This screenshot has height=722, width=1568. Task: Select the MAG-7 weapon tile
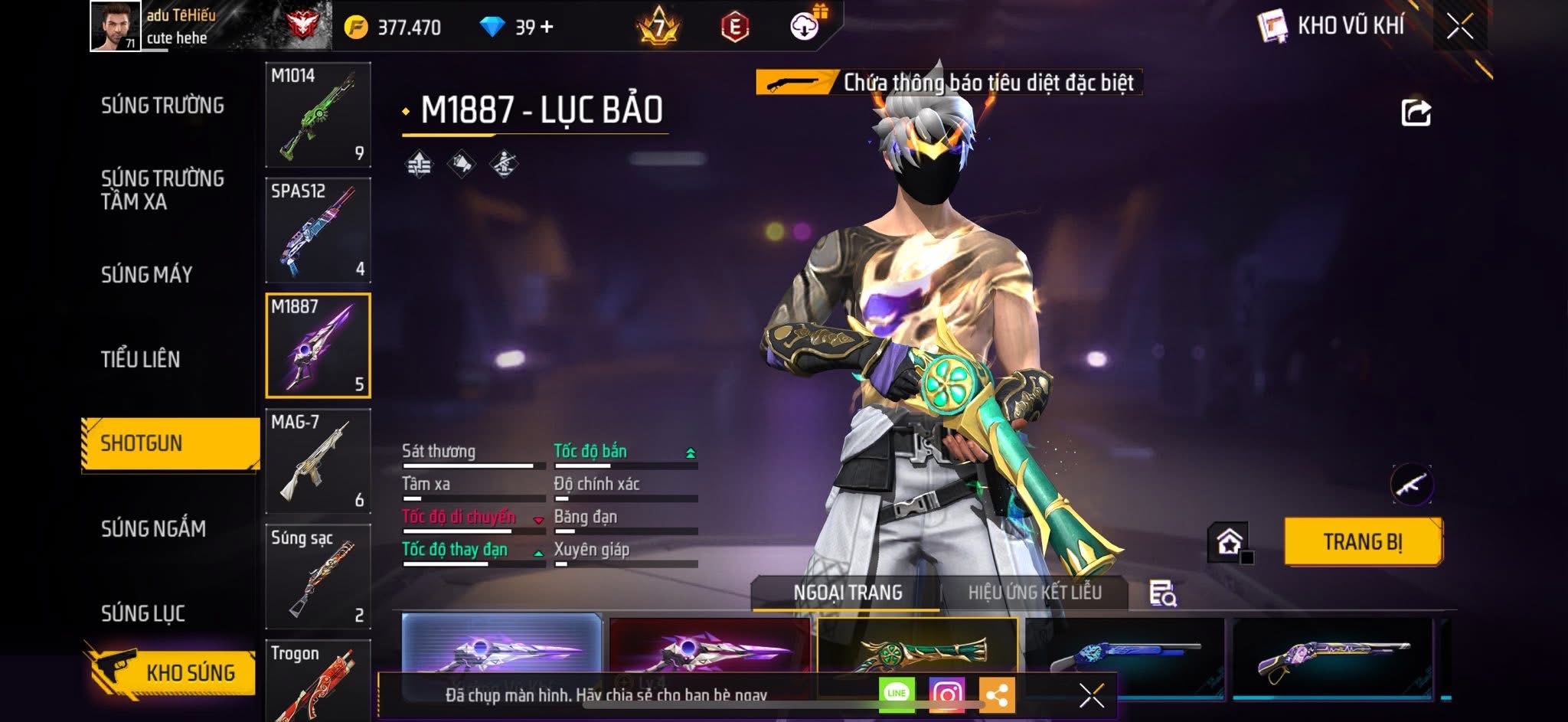click(x=318, y=462)
